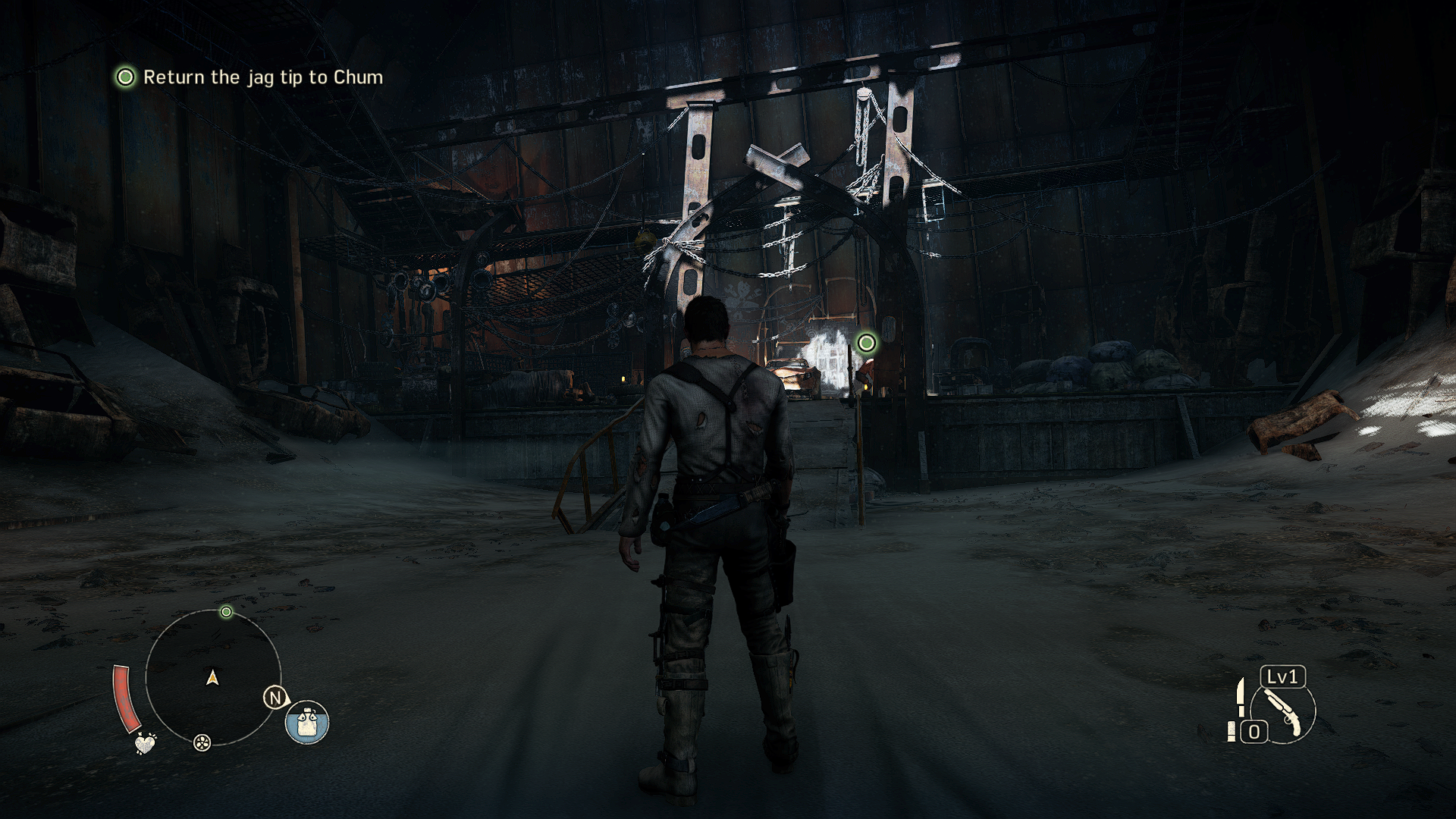Select the green objective dot on the minimap rim
The width and height of the screenshot is (1456, 819).
point(226,612)
